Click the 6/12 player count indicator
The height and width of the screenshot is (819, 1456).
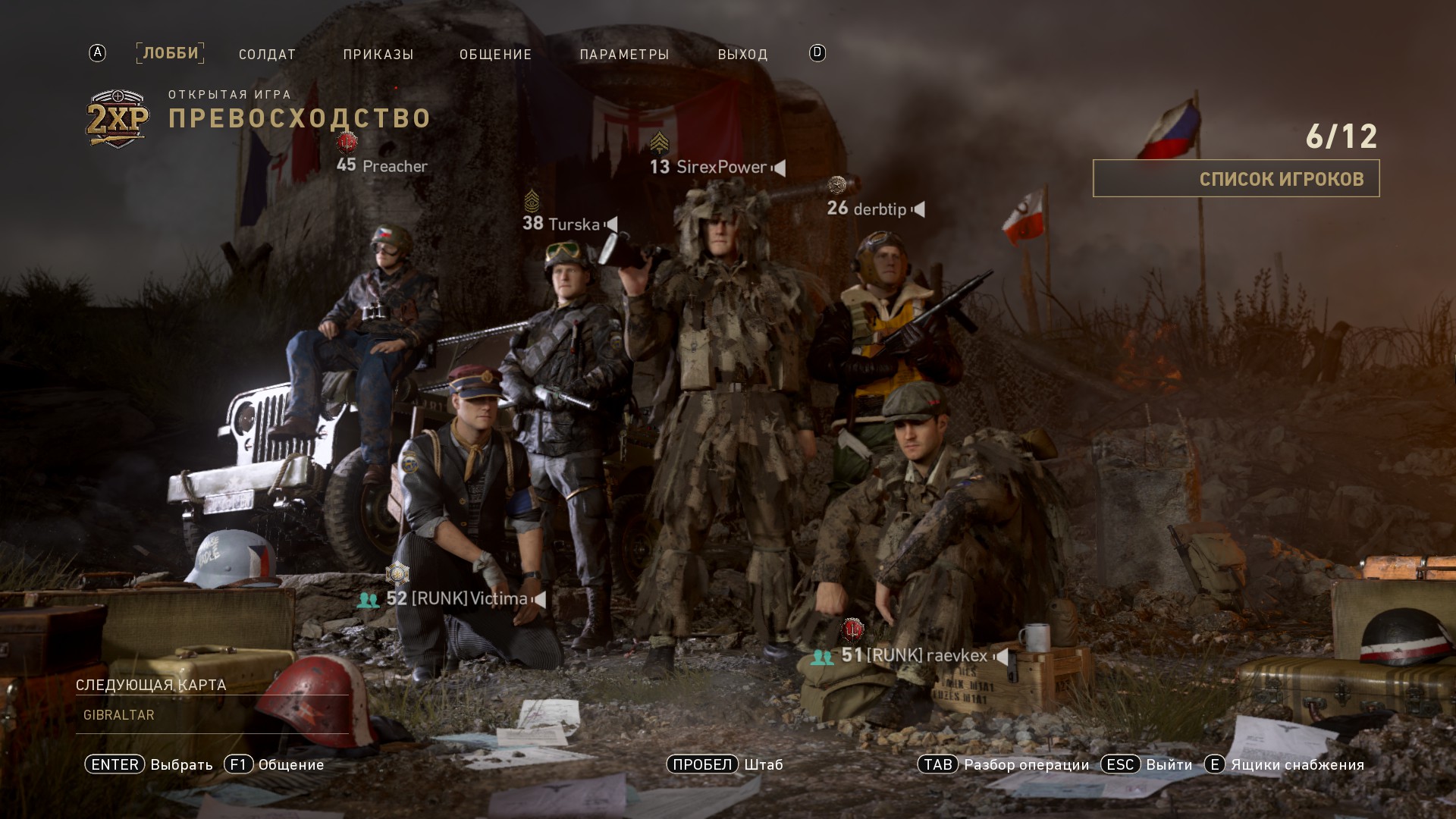coord(1344,136)
